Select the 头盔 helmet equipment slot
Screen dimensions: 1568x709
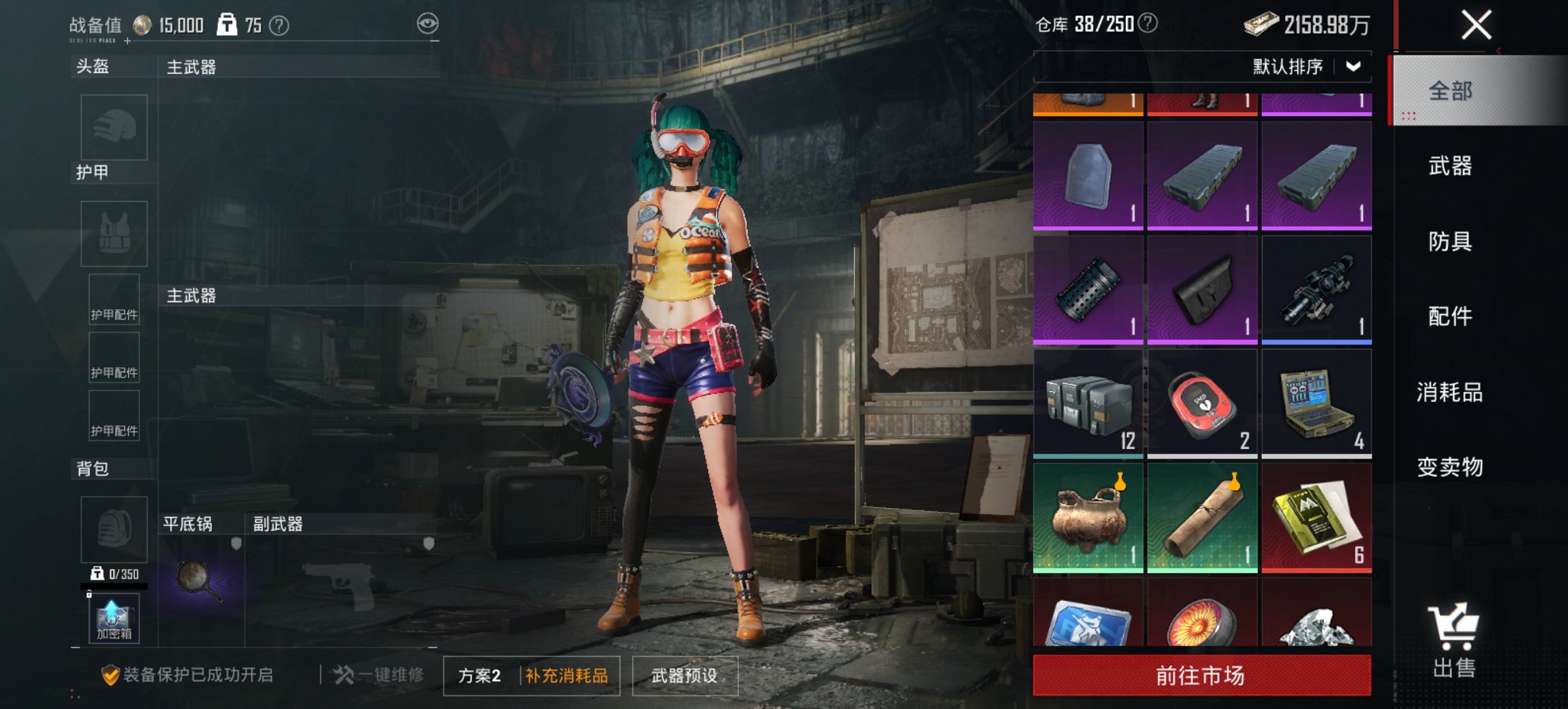coord(113,129)
